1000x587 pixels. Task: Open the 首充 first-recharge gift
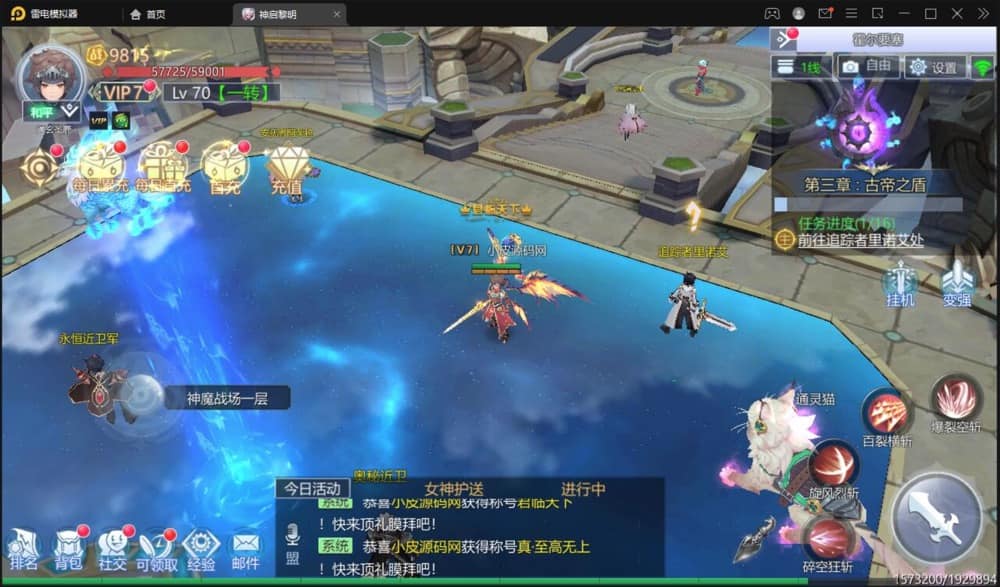(x=224, y=164)
